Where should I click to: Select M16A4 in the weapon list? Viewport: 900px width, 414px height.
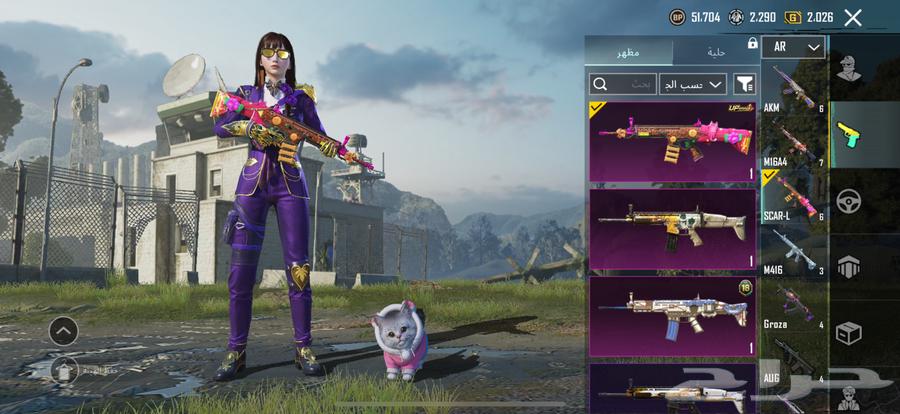795,145
